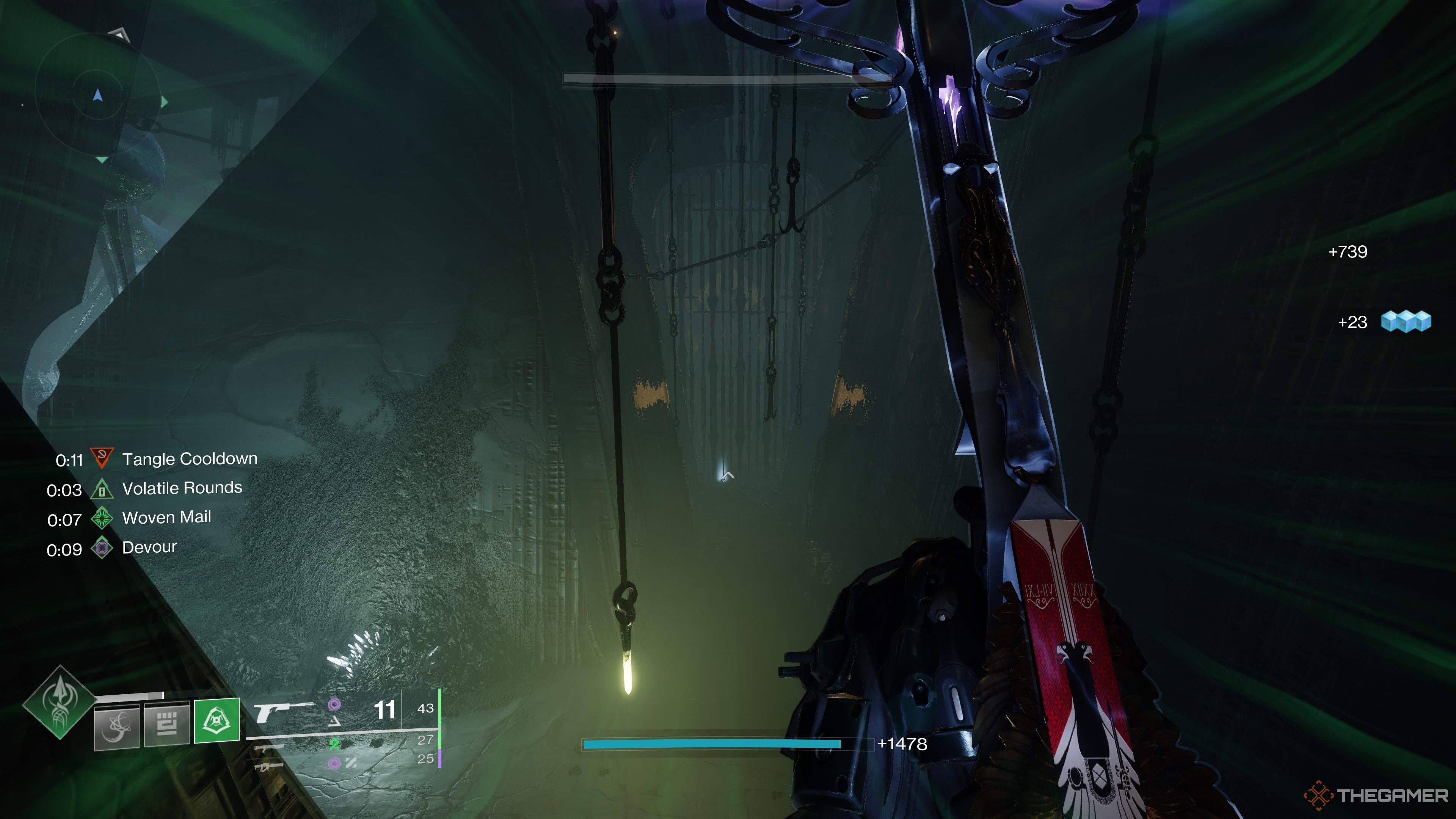1456x819 pixels.
Task: Switch to the middle weapon silhouette
Action: [x=269, y=748]
